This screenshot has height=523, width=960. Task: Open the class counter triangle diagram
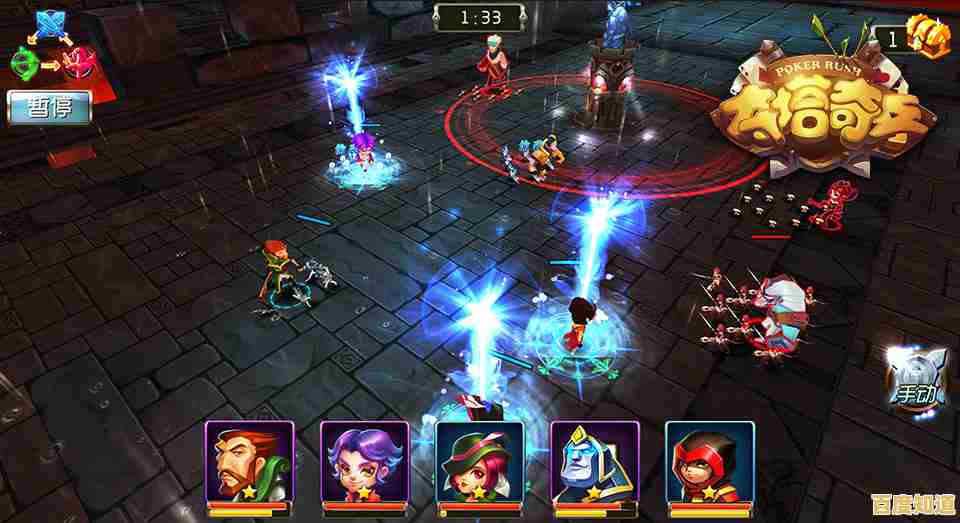pyautogui.click(x=48, y=45)
